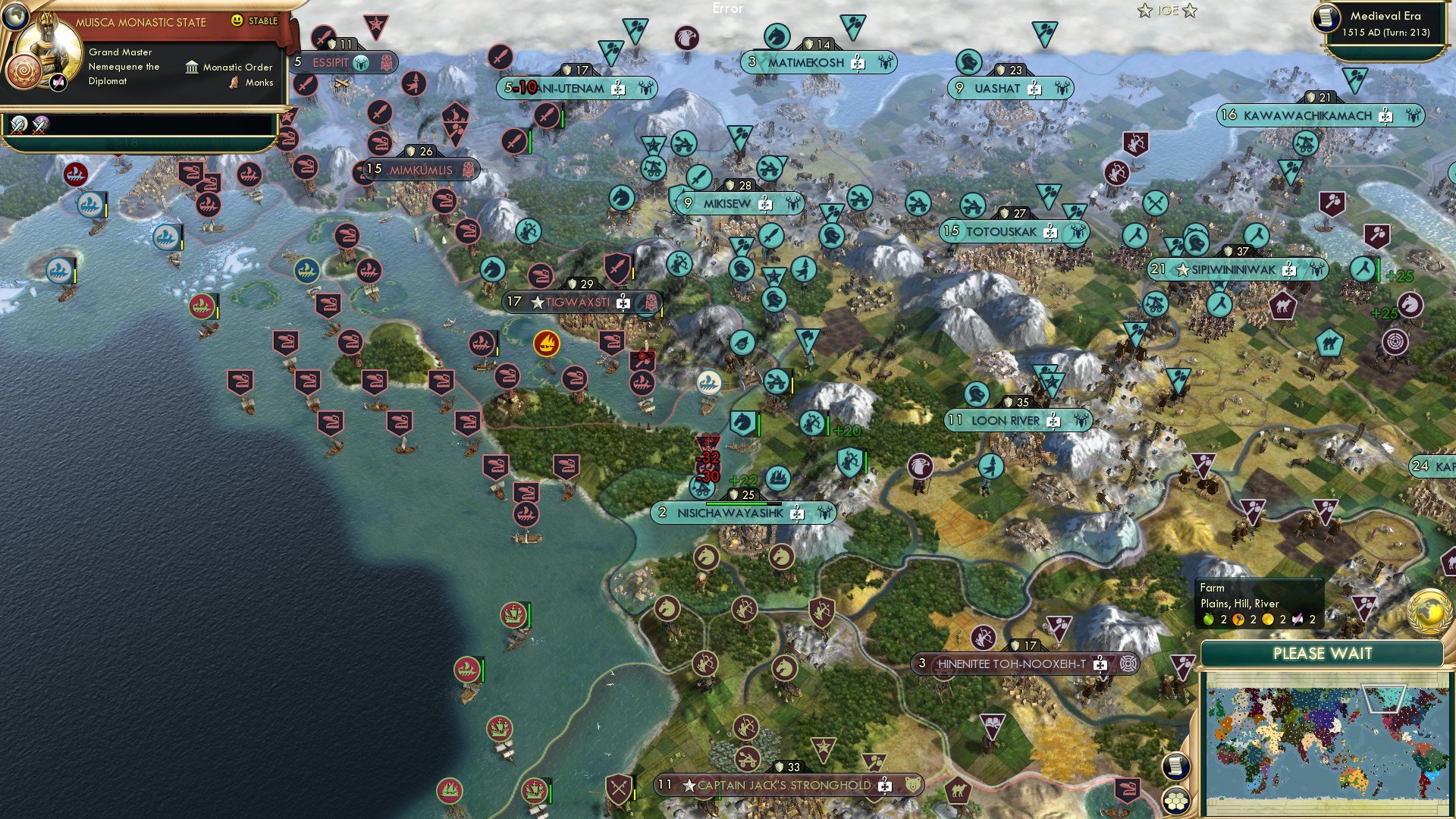Click the crossed swords icon under the leader panel
Screen dimensions: 1456x819
coord(19,126)
